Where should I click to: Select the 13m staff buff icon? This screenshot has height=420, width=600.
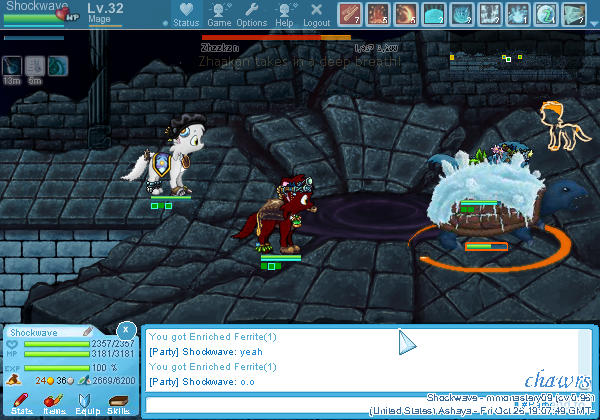[12, 64]
